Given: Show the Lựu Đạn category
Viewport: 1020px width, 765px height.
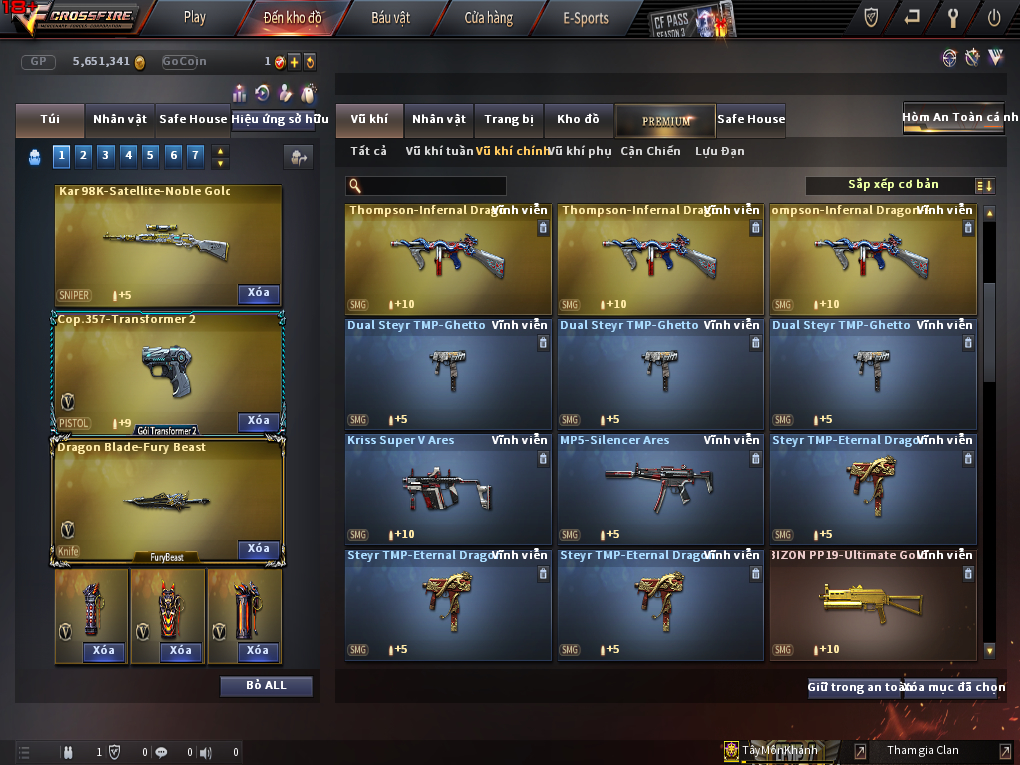Looking at the screenshot, I should [x=719, y=151].
